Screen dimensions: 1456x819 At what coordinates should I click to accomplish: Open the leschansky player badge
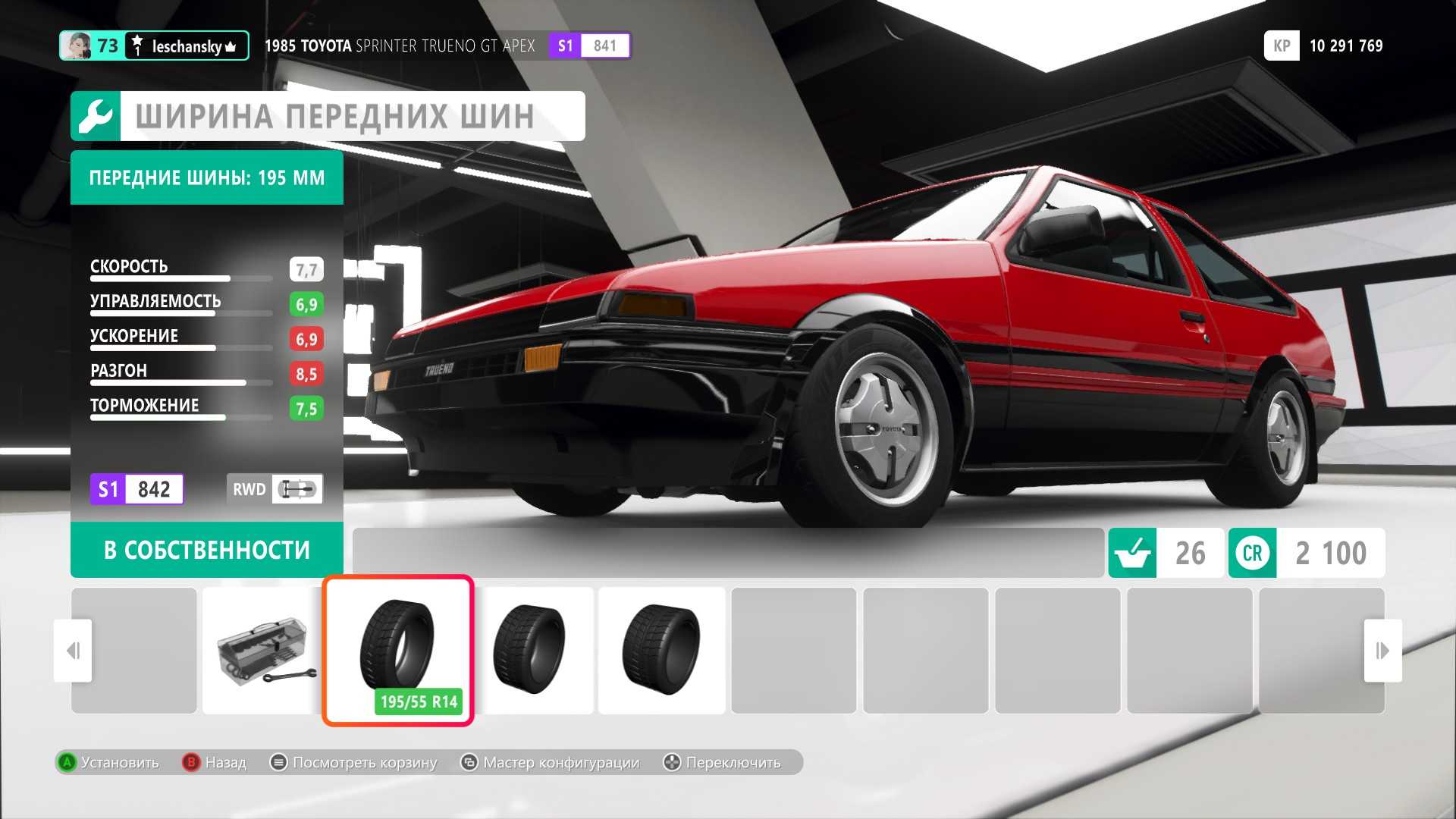click(154, 46)
